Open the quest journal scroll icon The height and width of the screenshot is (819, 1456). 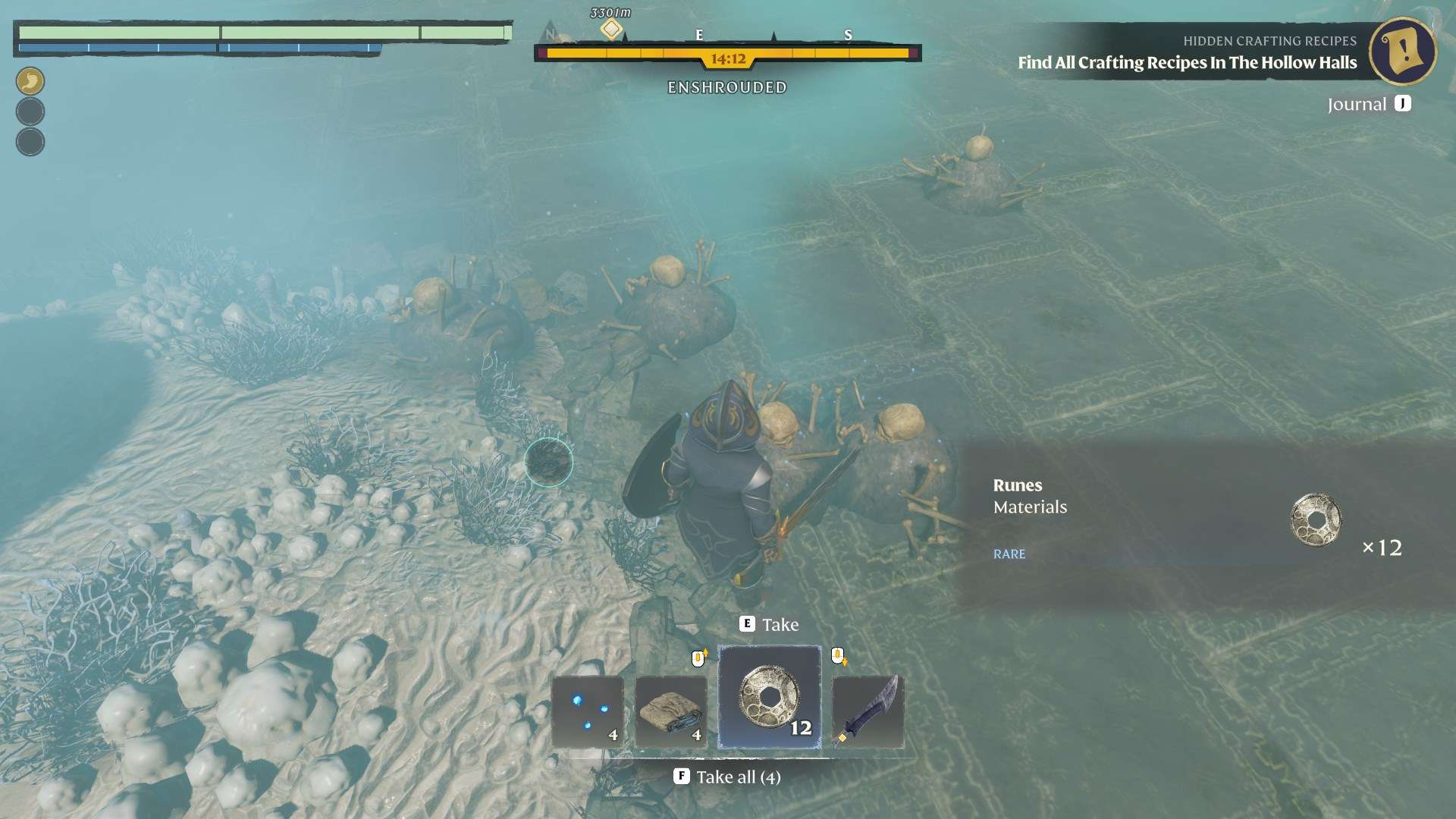pos(1402,51)
